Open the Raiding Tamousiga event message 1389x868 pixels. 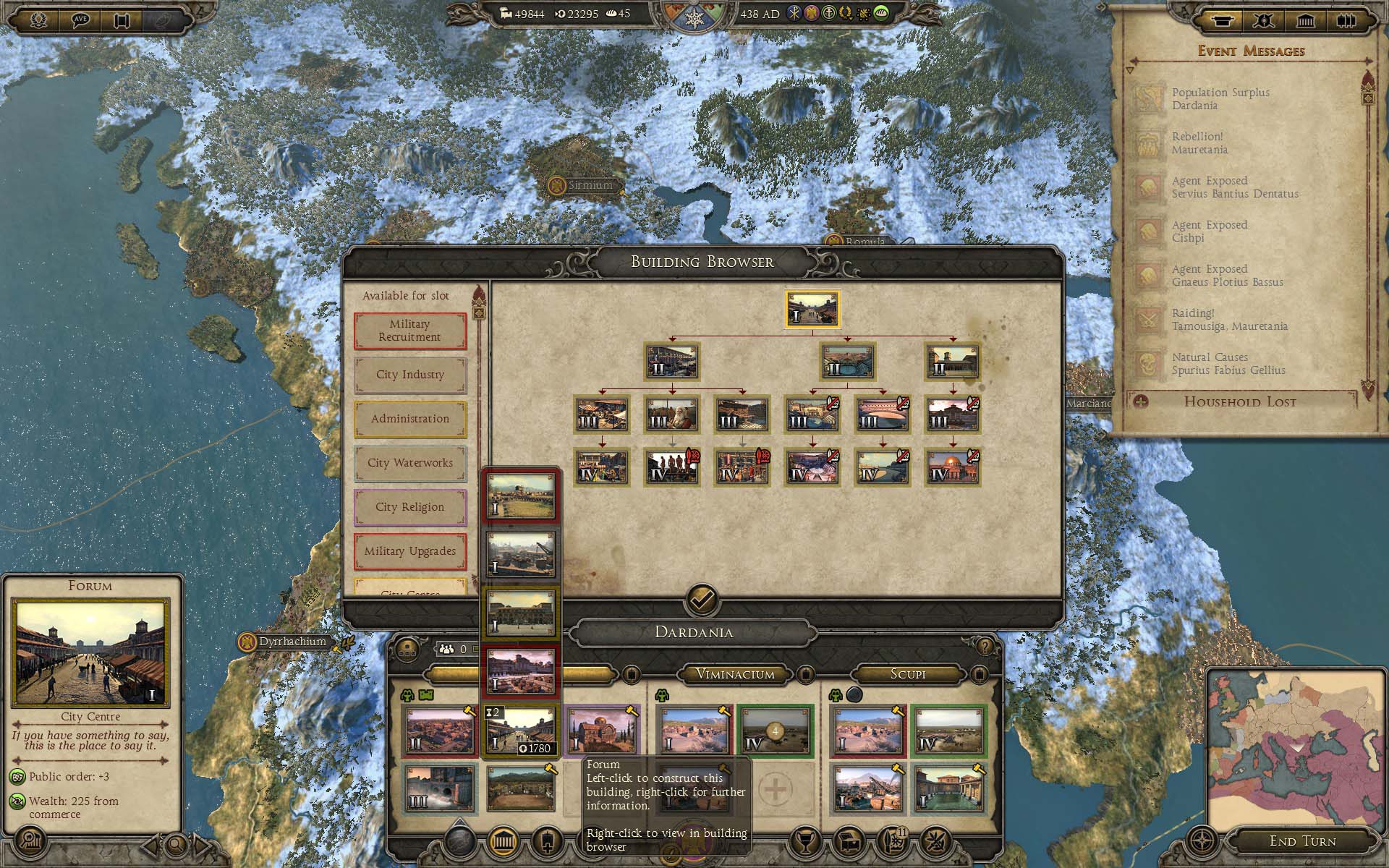pos(1229,320)
